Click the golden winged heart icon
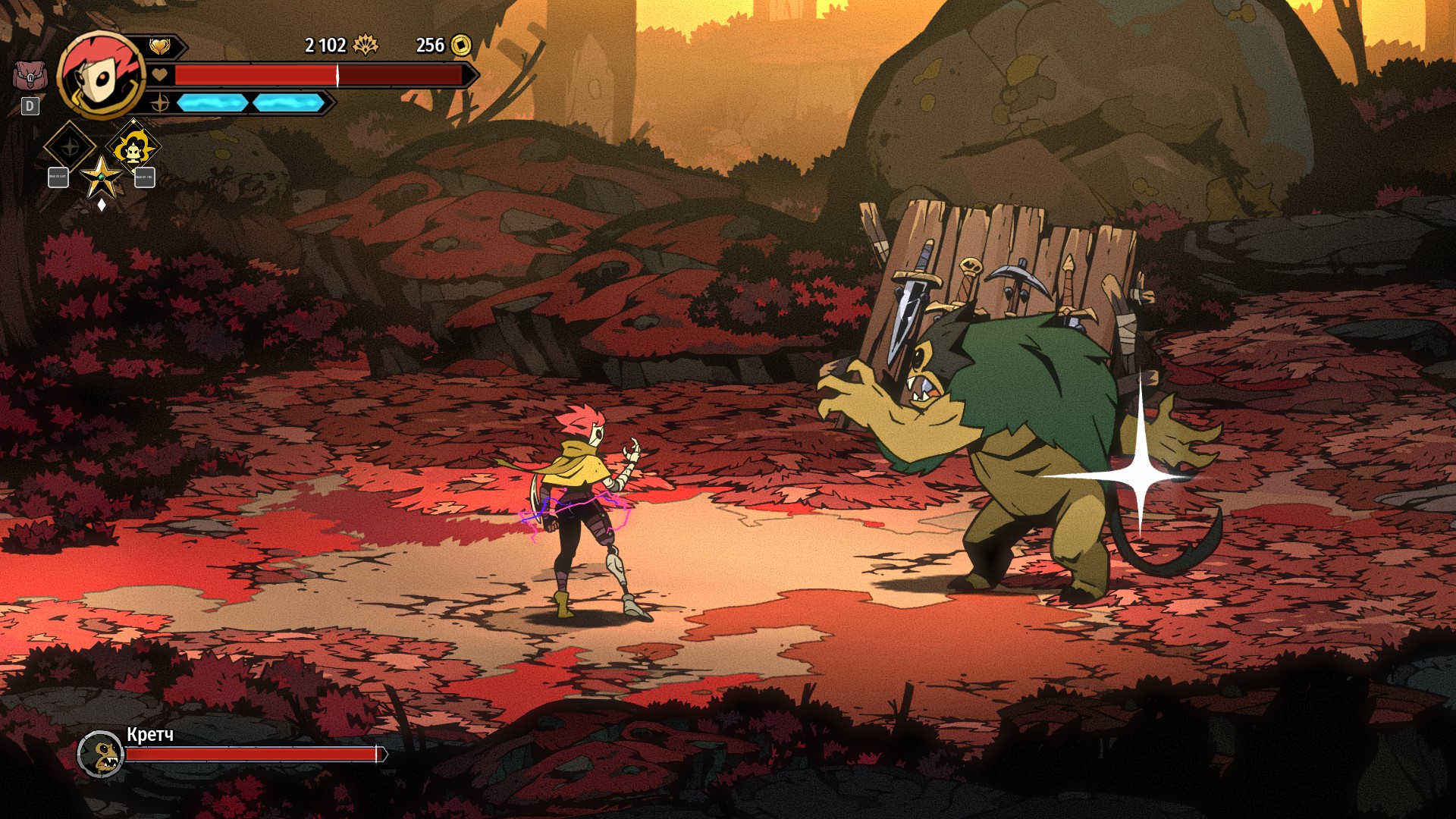 tap(159, 47)
